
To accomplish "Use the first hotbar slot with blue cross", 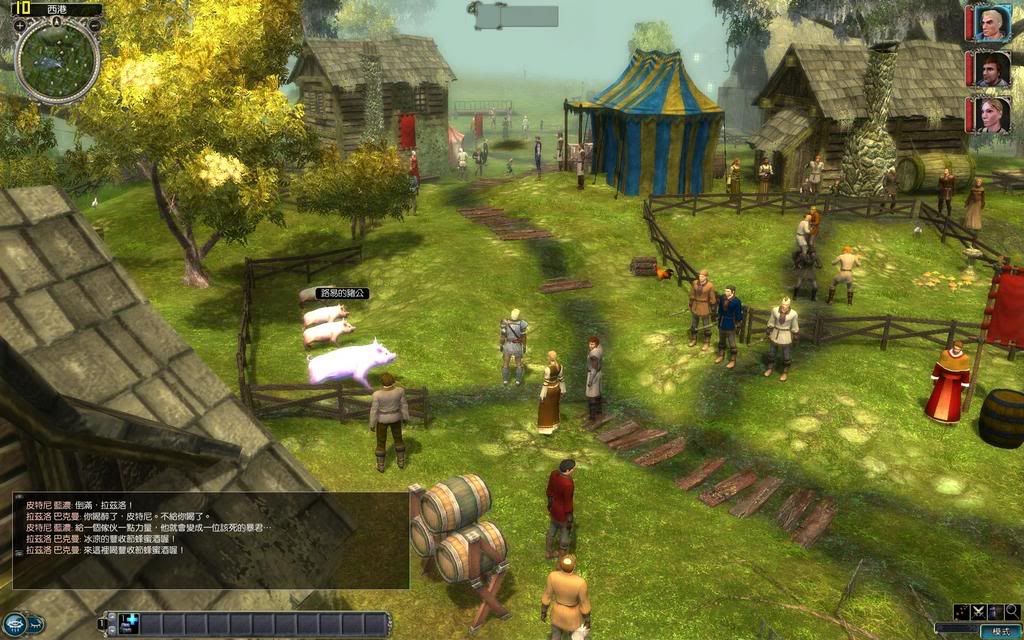I will 129,623.
